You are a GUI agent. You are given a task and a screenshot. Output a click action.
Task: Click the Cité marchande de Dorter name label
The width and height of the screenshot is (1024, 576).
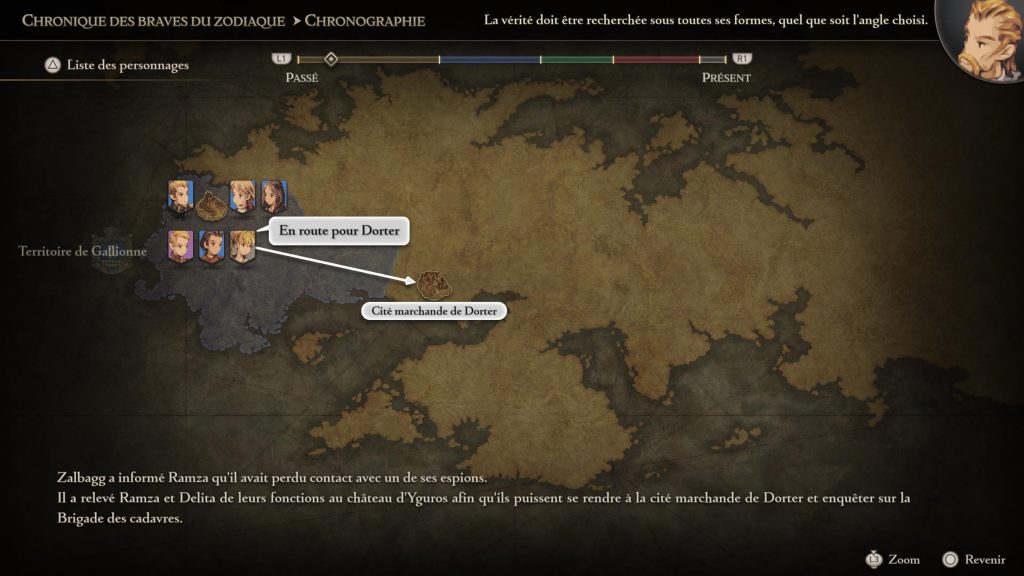pyautogui.click(x=435, y=311)
